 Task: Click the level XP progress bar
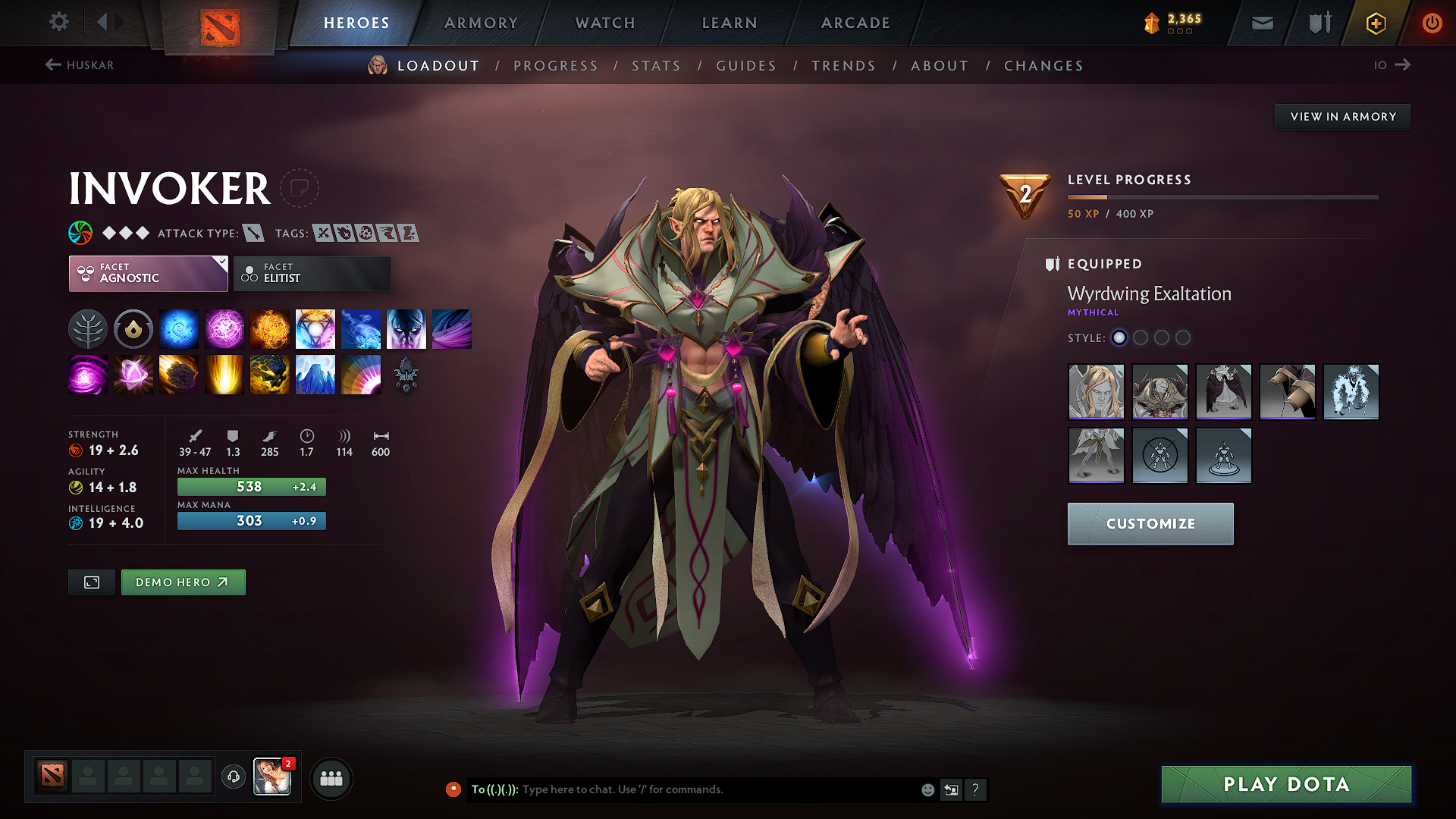point(1221,196)
